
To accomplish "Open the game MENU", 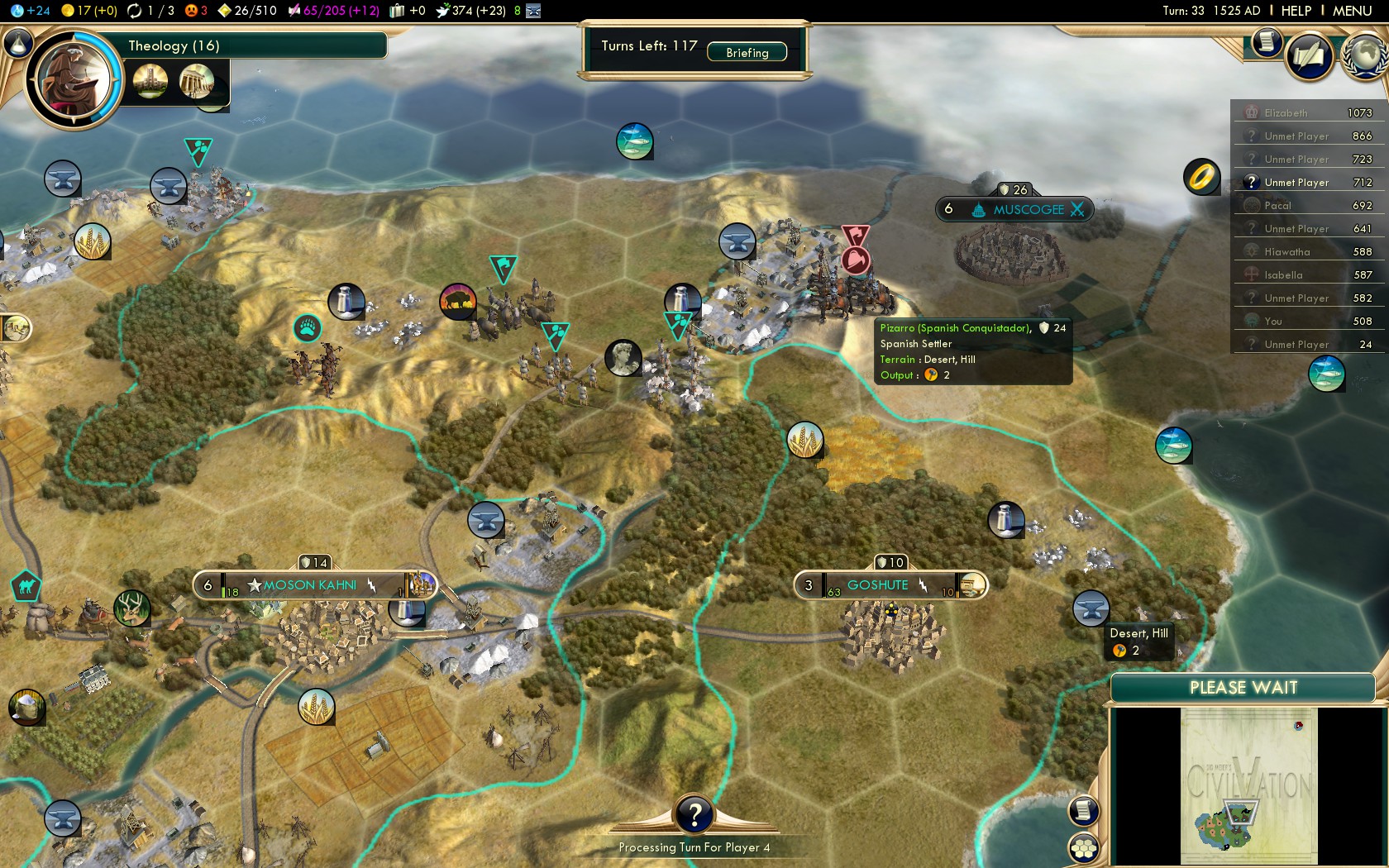I will pyautogui.click(x=1352, y=11).
